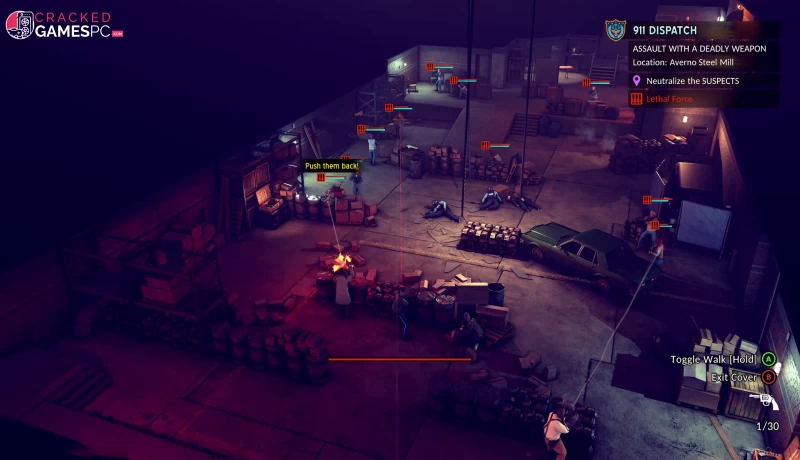
Task: Open the Cracked Games PC watermark logo
Action: tap(63, 25)
